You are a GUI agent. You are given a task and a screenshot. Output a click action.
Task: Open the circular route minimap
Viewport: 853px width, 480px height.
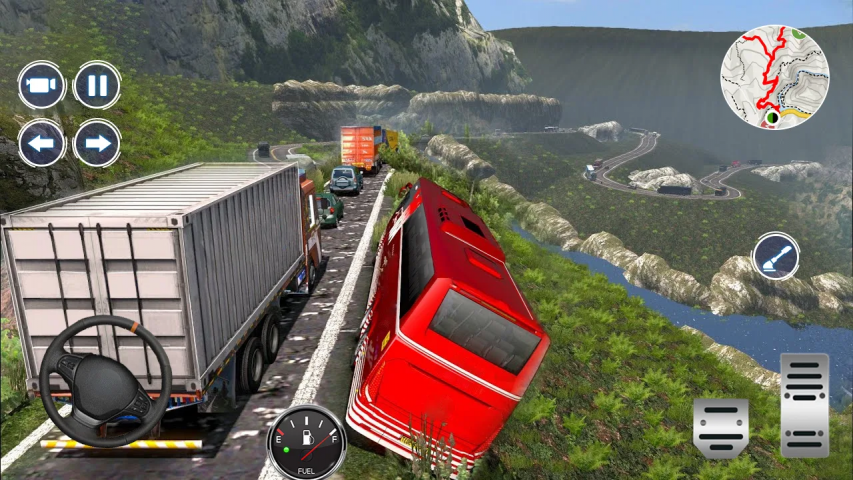pyautogui.click(x=775, y=77)
